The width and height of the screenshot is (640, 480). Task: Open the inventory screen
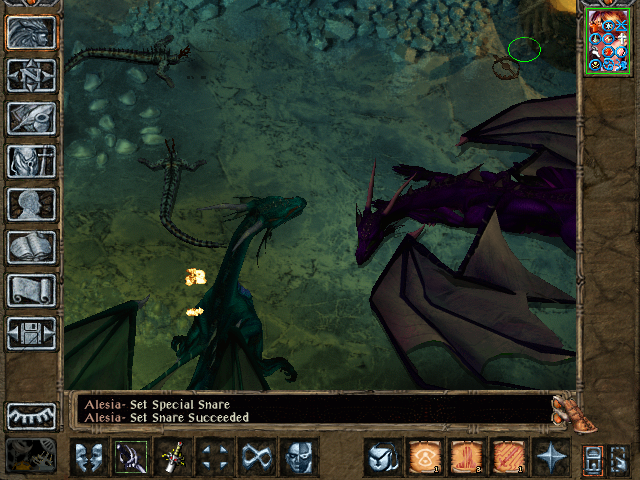tap(31, 161)
